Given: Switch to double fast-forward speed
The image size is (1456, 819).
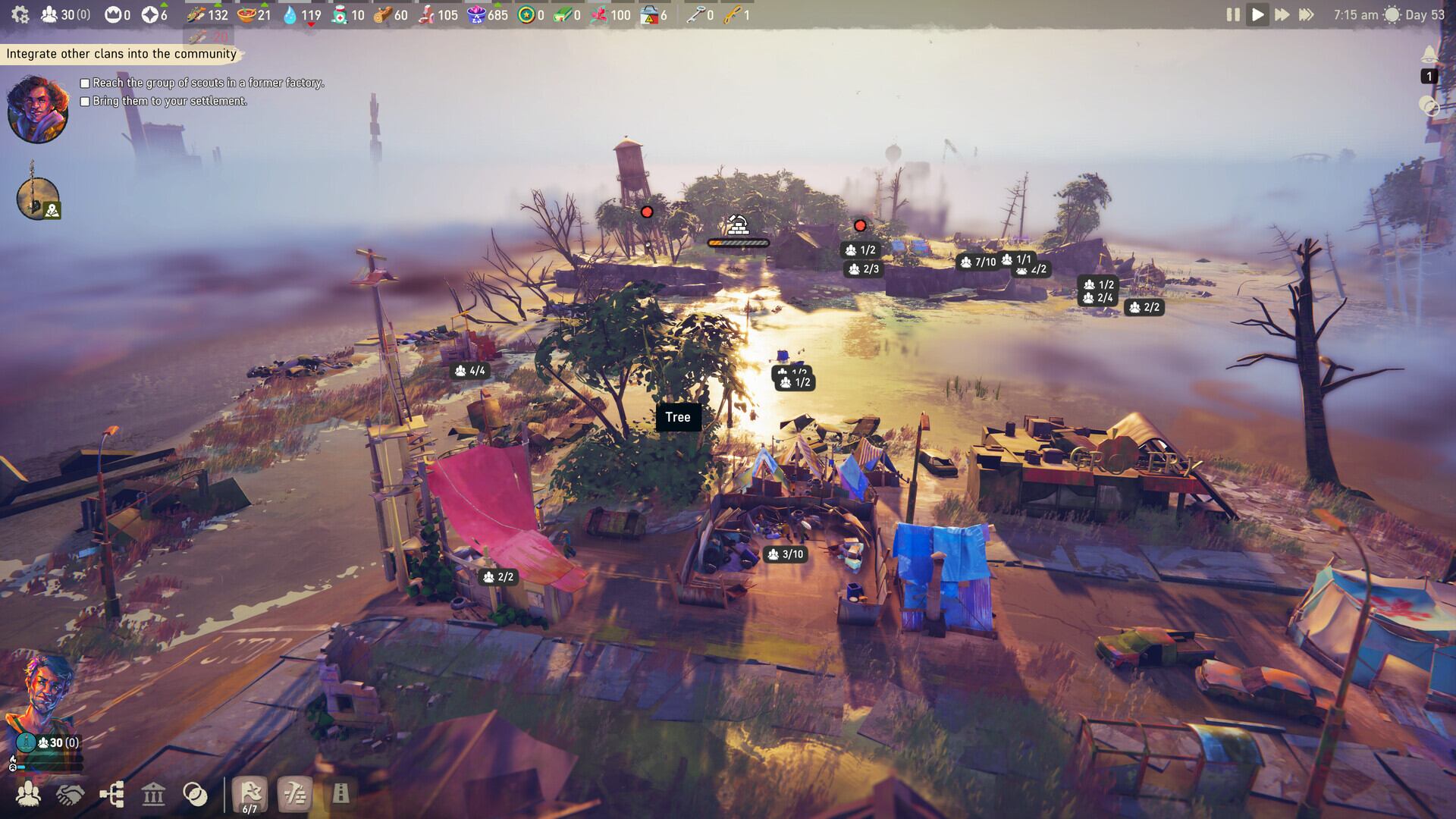Looking at the screenshot, I should pos(1282,14).
